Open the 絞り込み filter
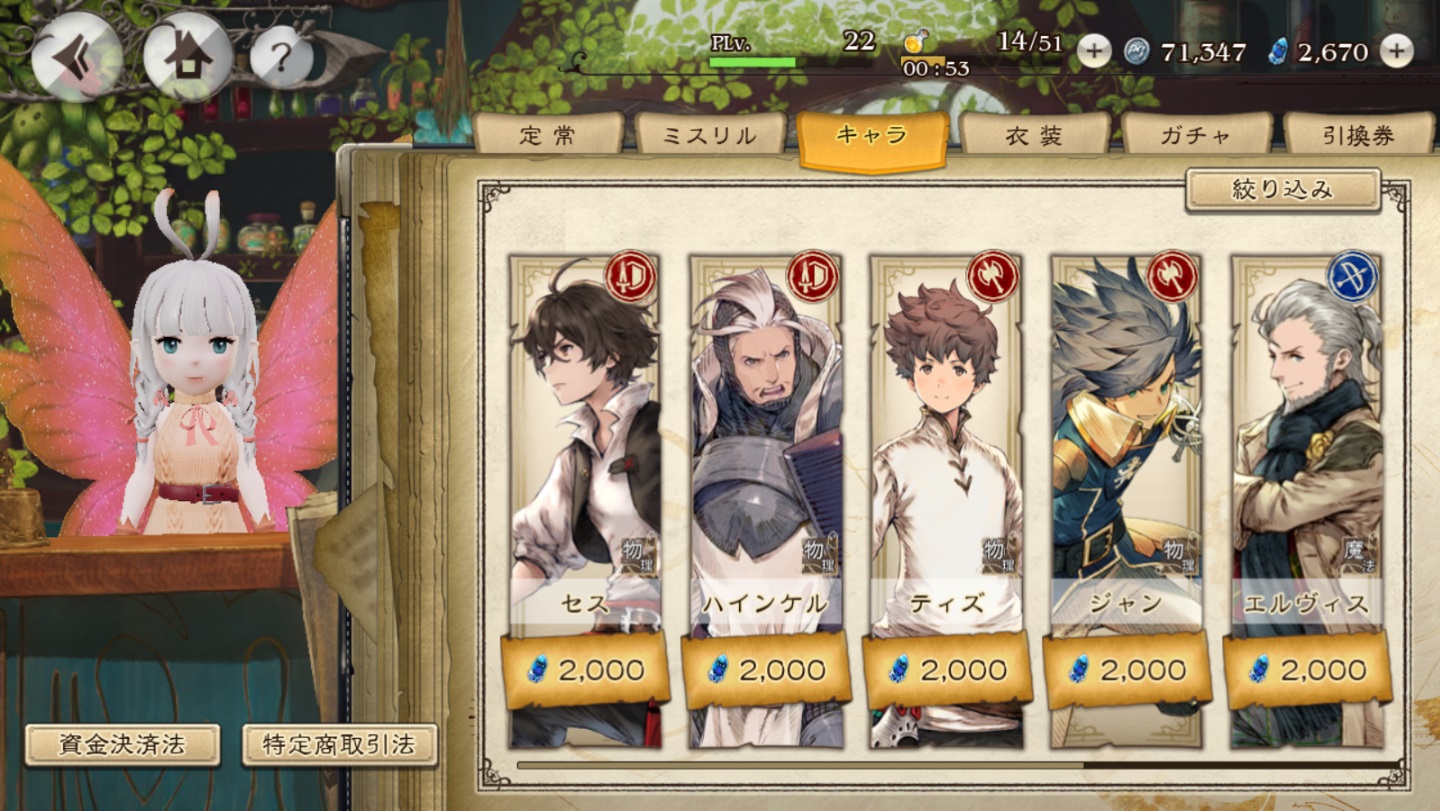 click(x=1283, y=190)
